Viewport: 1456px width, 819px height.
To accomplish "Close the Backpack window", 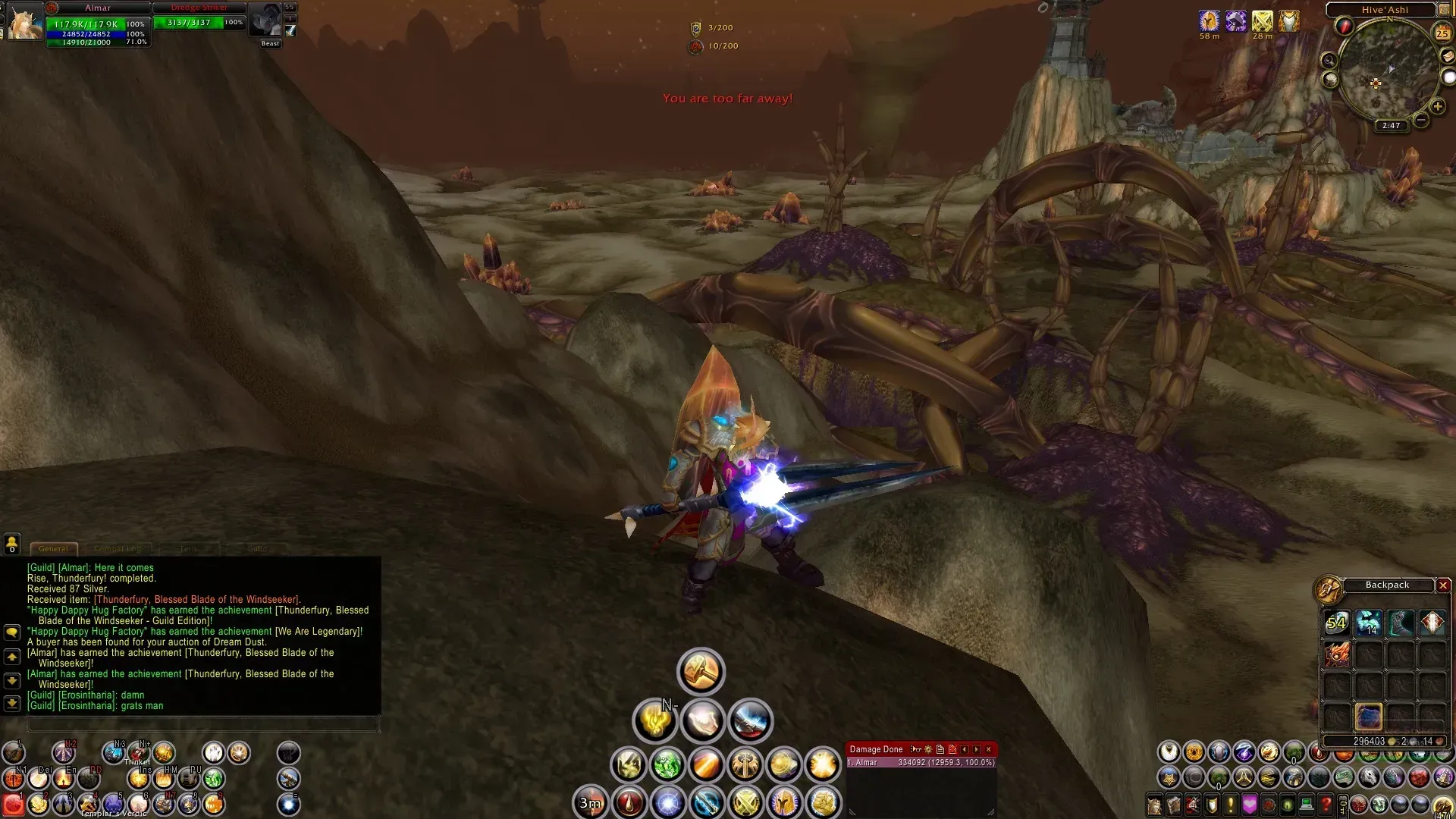I will pyautogui.click(x=1443, y=585).
